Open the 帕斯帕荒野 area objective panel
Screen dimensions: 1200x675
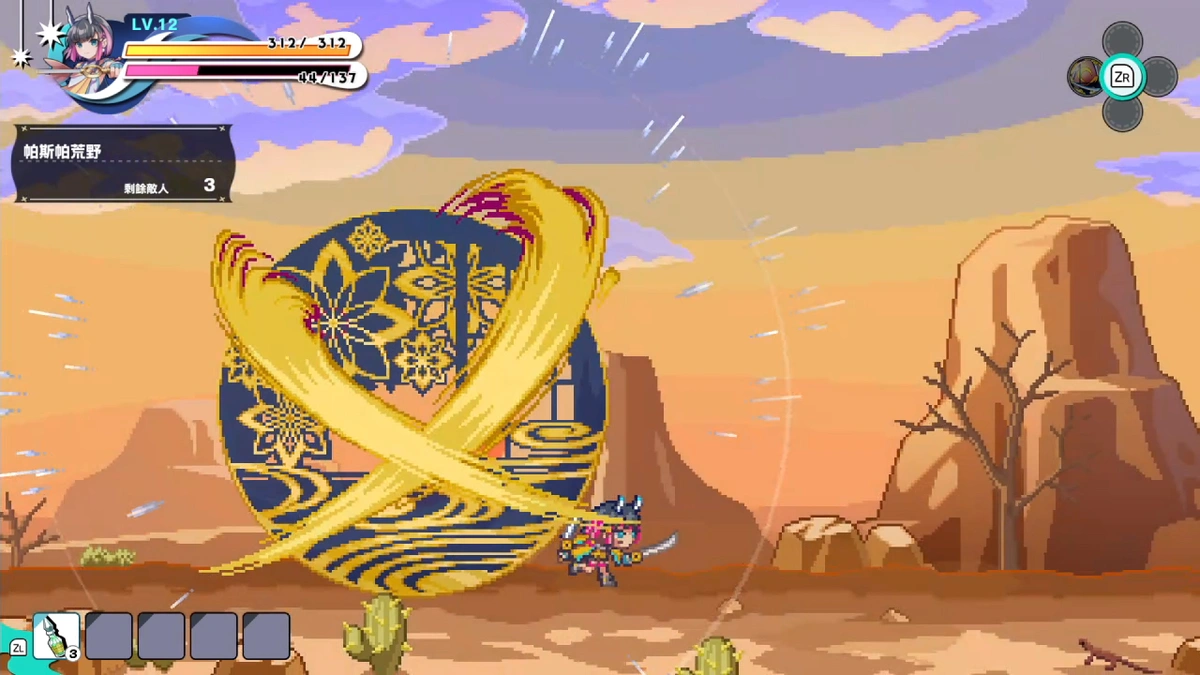pos(123,163)
